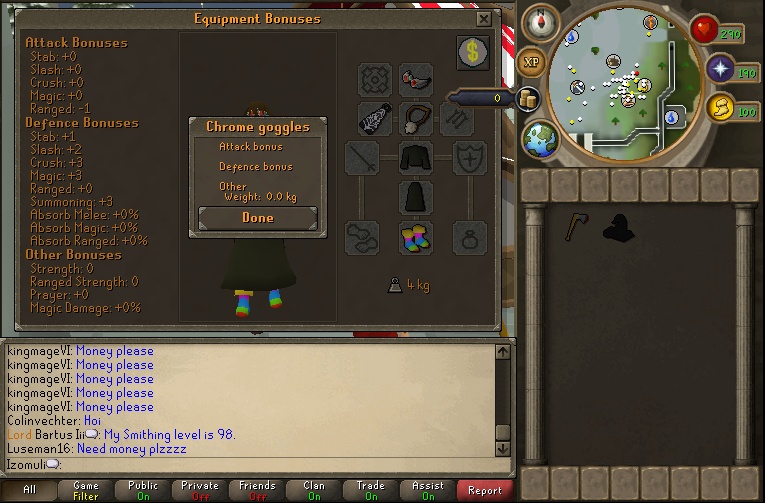Toggle the XP counter button
This screenshot has height=503, width=765.
pos(532,62)
